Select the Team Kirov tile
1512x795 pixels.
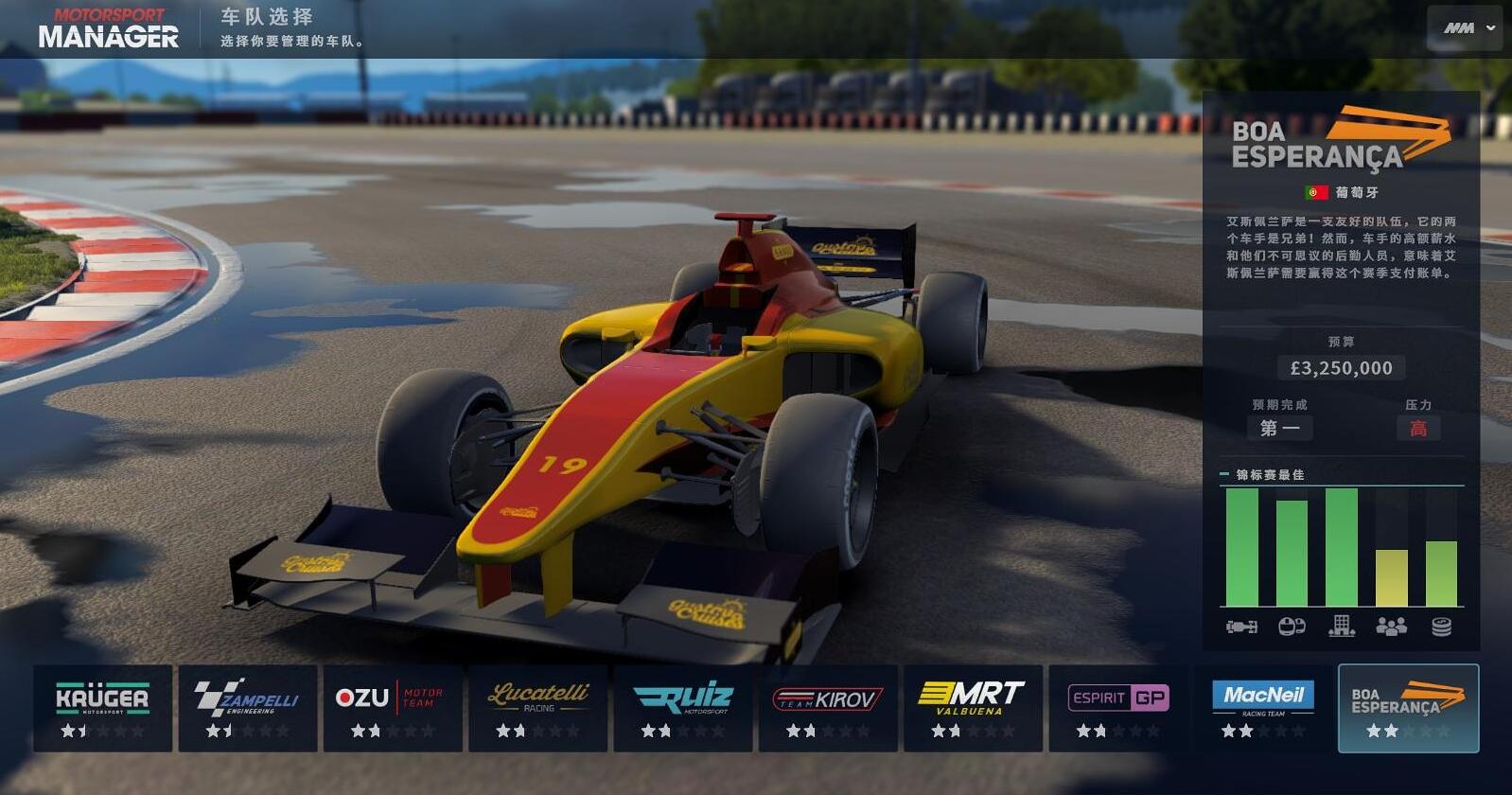pyautogui.click(x=828, y=708)
